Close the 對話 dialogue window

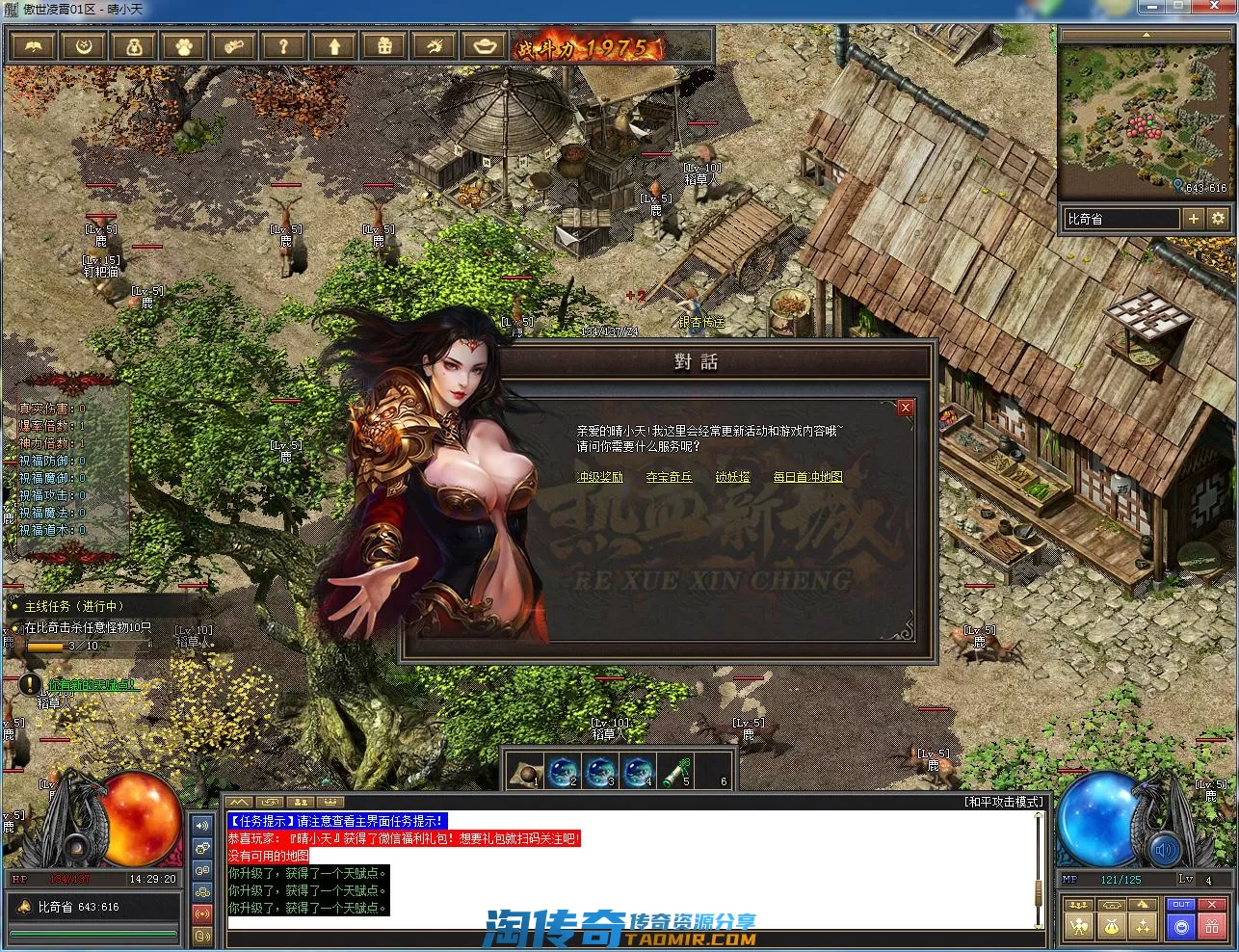tap(905, 408)
